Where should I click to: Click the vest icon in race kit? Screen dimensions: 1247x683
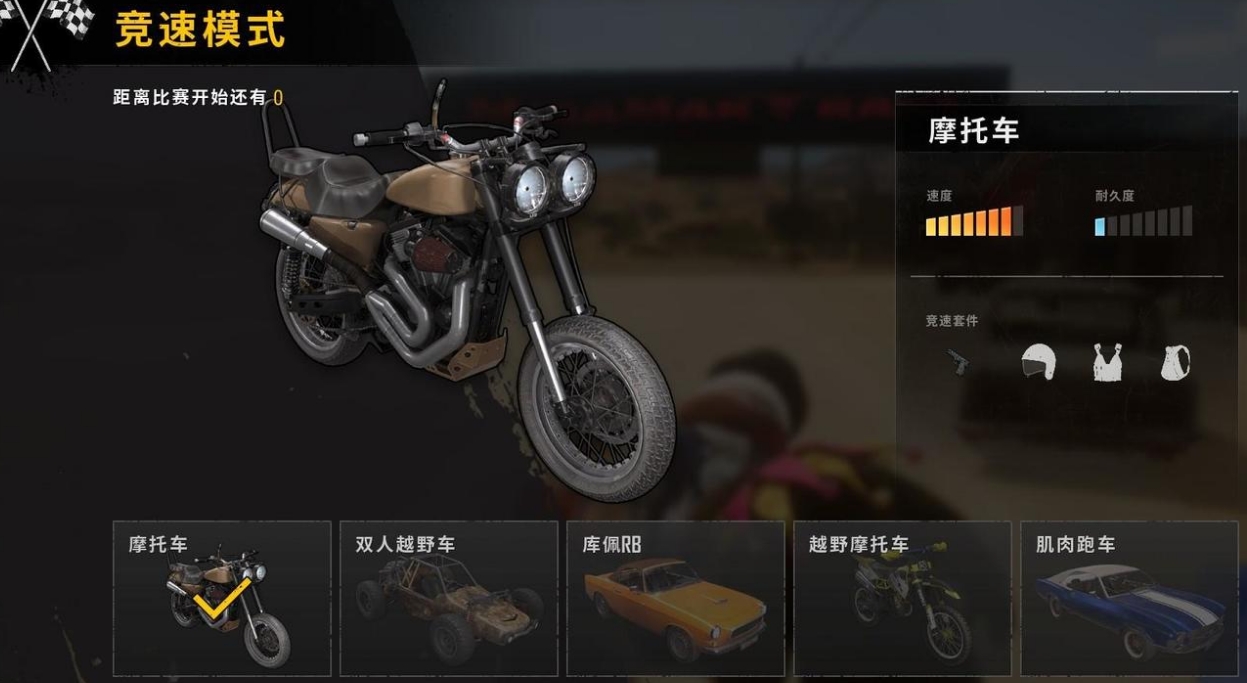1107,362
